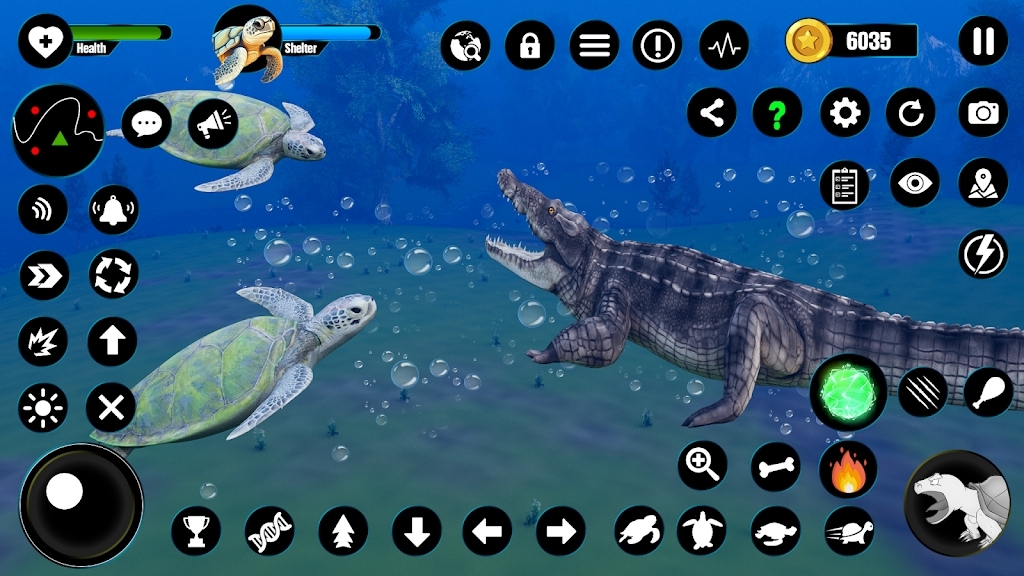
Task: Activate the green energy orb ability
Action: (848, 392)
